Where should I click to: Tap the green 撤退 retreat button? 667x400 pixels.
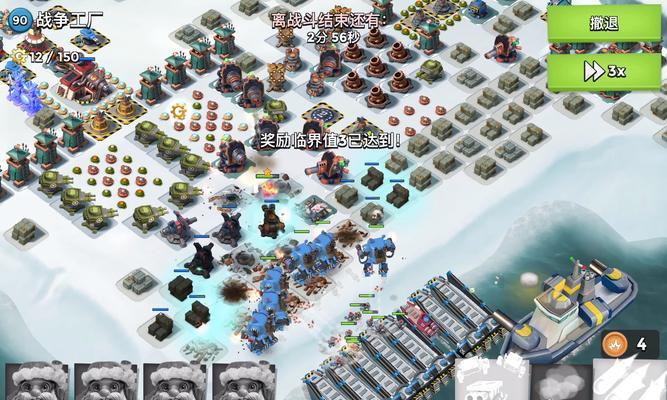[604, 24]
